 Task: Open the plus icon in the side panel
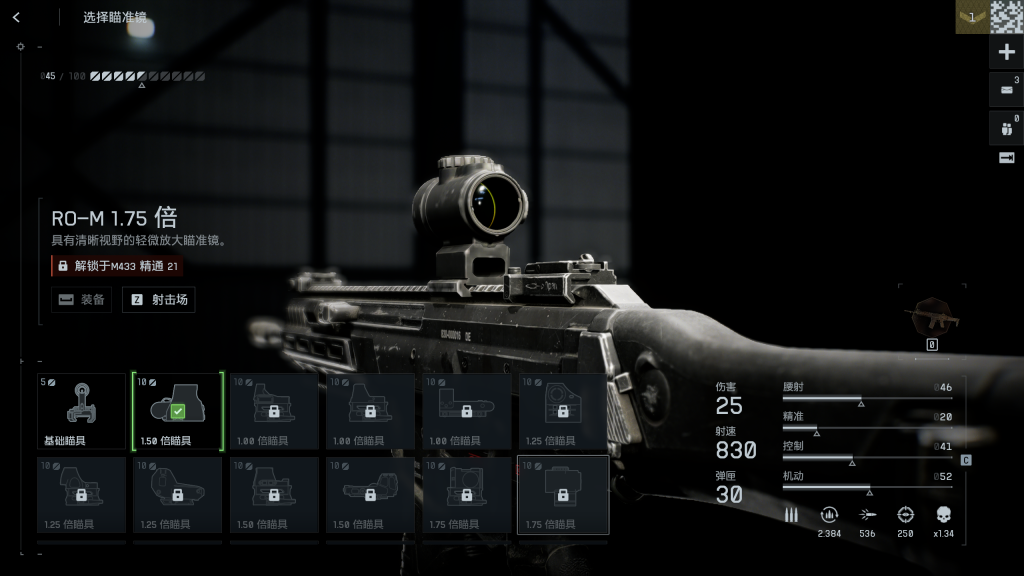1006,52
